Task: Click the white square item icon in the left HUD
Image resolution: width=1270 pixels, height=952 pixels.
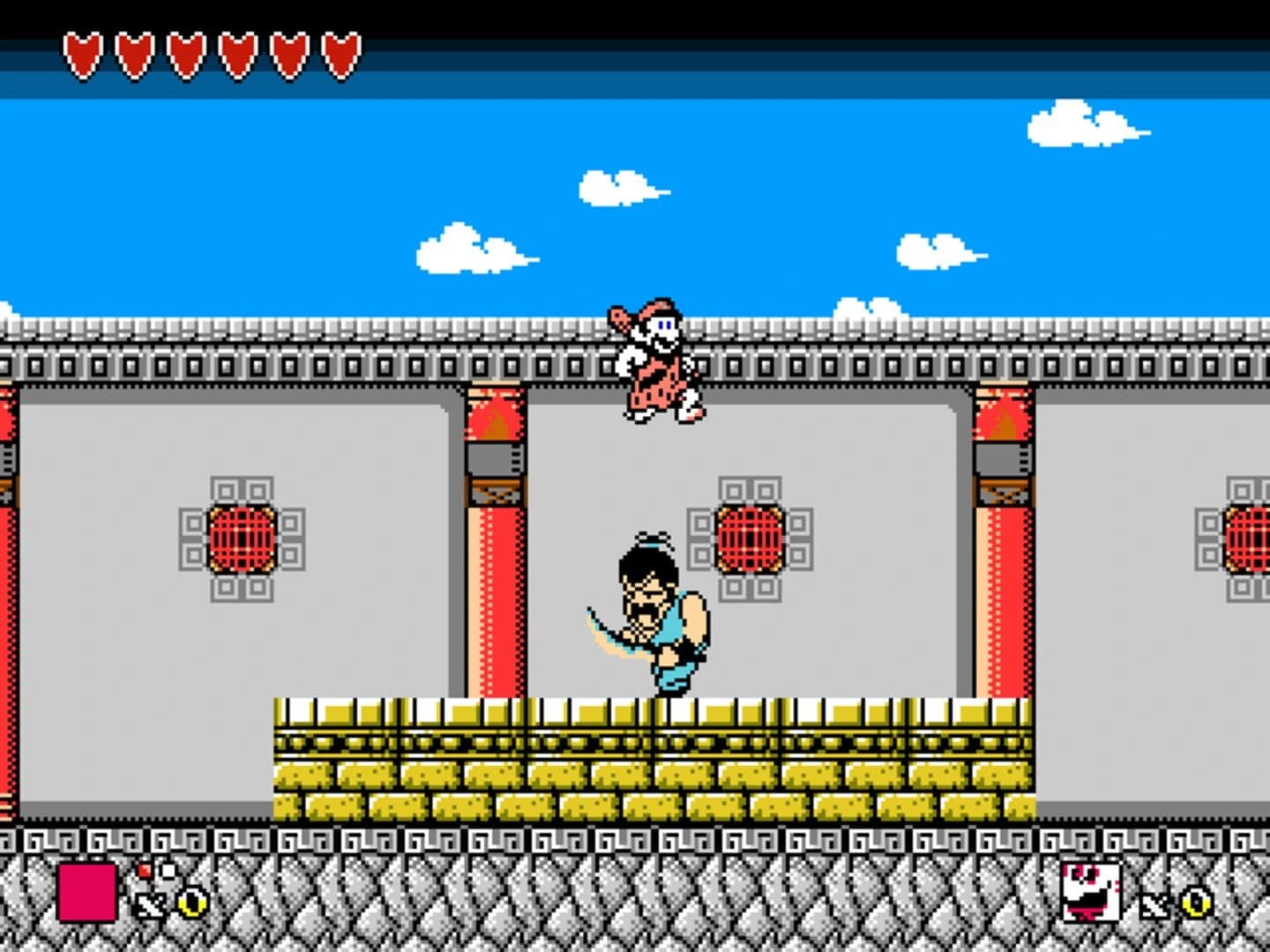Action: click(168, 871)
